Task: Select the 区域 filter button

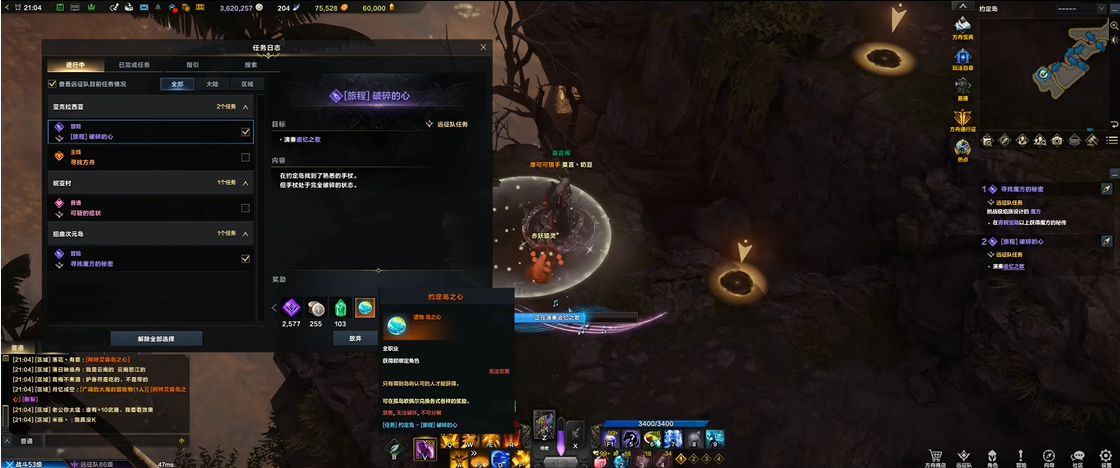Action: click(x=246, y=84)
